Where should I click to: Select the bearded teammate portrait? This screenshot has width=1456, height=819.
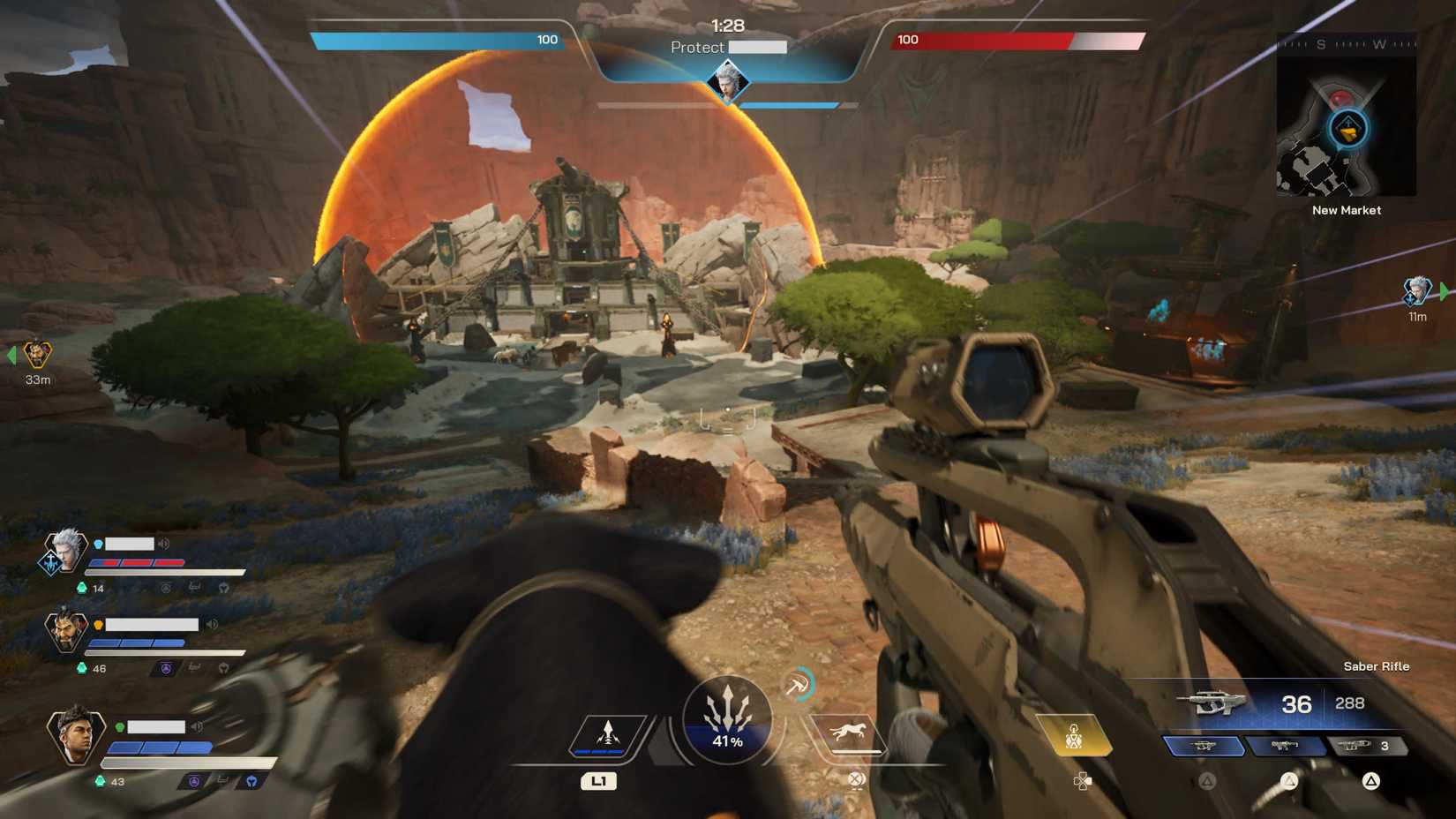point(66,630)
